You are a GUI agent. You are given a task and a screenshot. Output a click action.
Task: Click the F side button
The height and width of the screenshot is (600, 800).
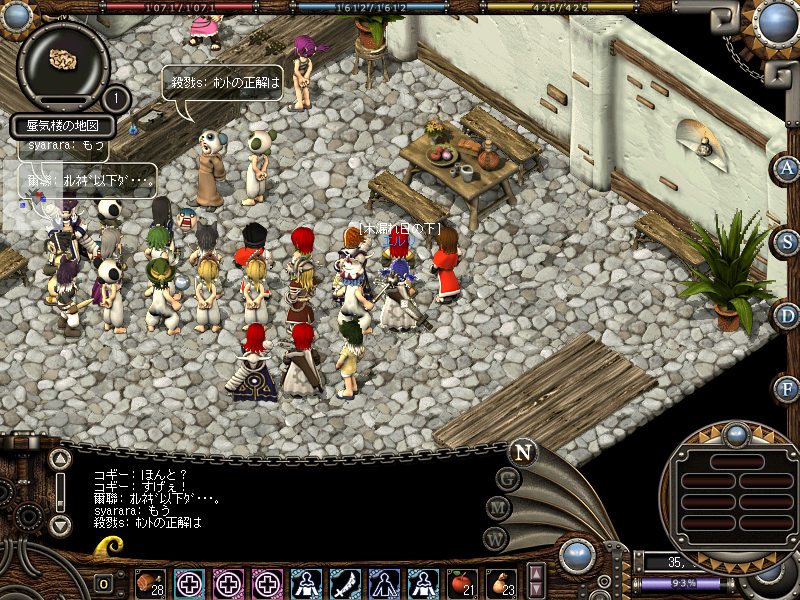787,388
